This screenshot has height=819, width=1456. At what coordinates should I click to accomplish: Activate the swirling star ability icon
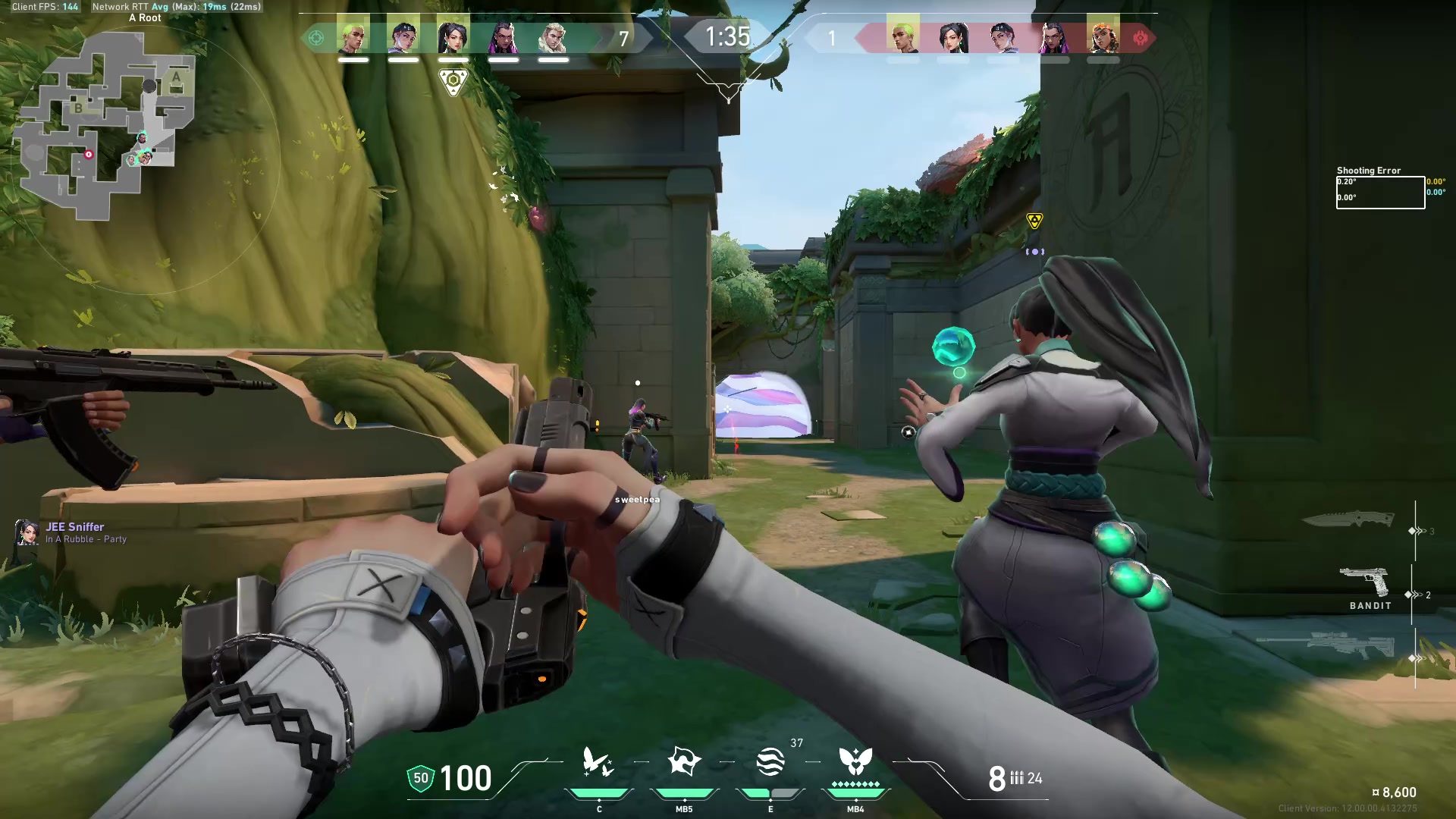coord(683,761)
